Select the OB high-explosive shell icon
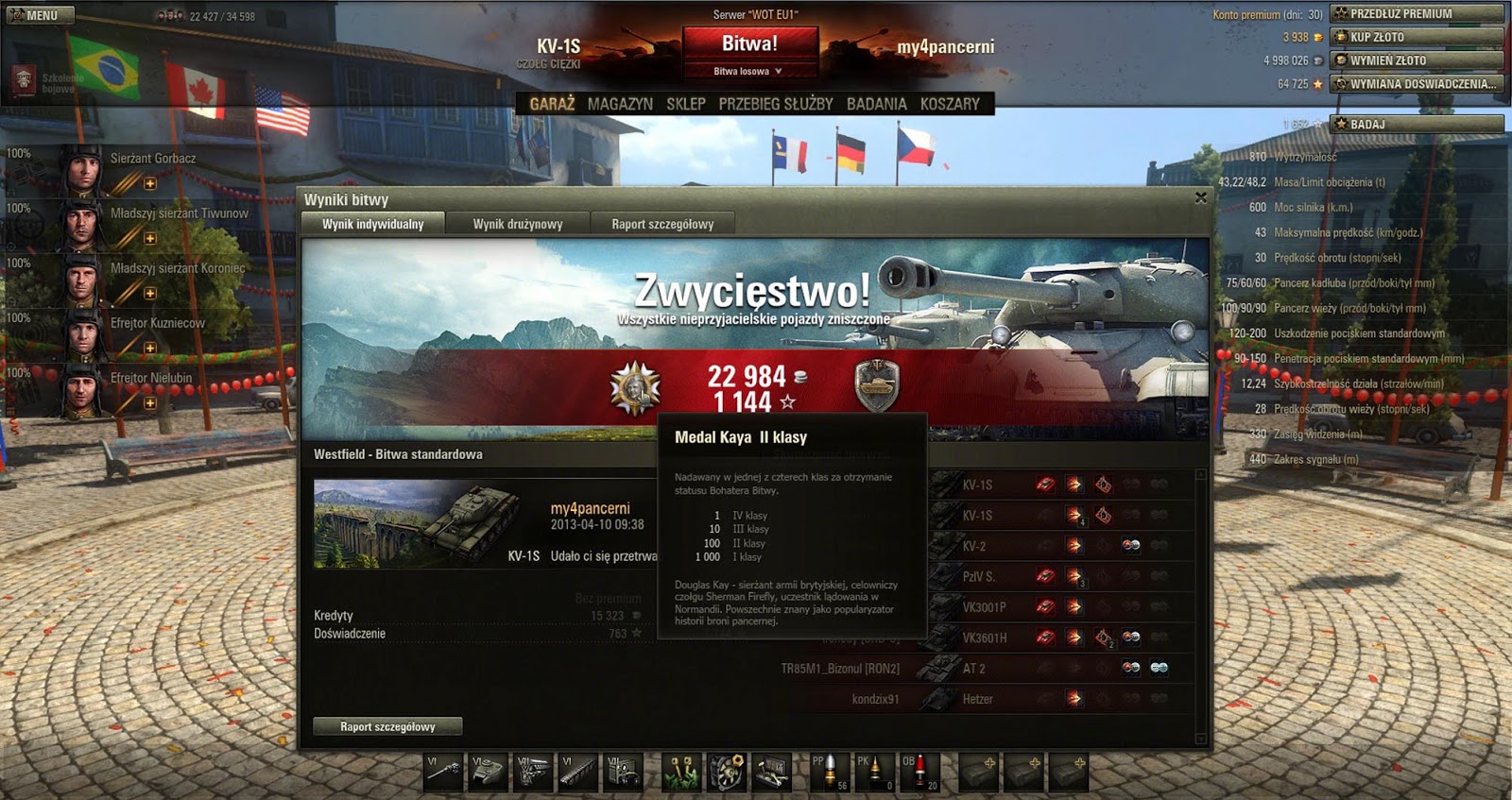The image size is (1512, 800). click(x=919, y=773)
